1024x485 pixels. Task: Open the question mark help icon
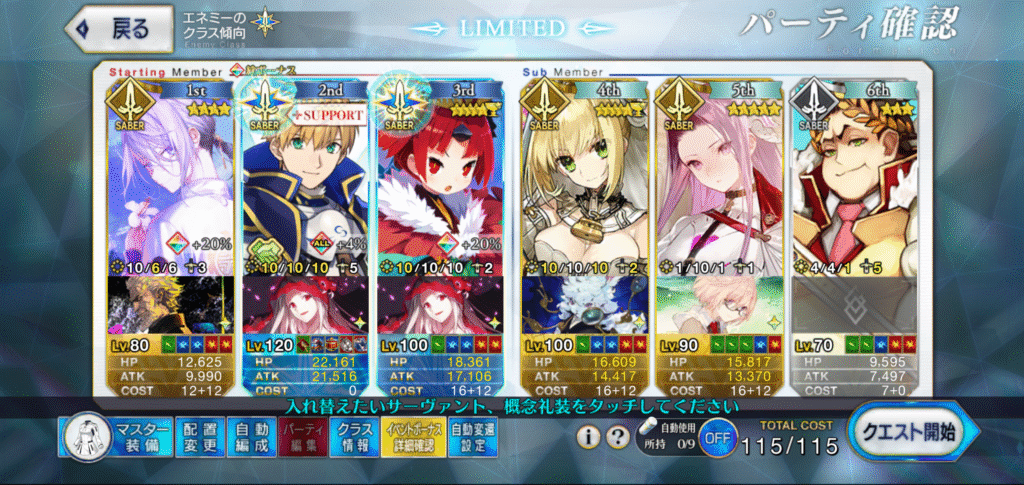click(x=619, y=437)
